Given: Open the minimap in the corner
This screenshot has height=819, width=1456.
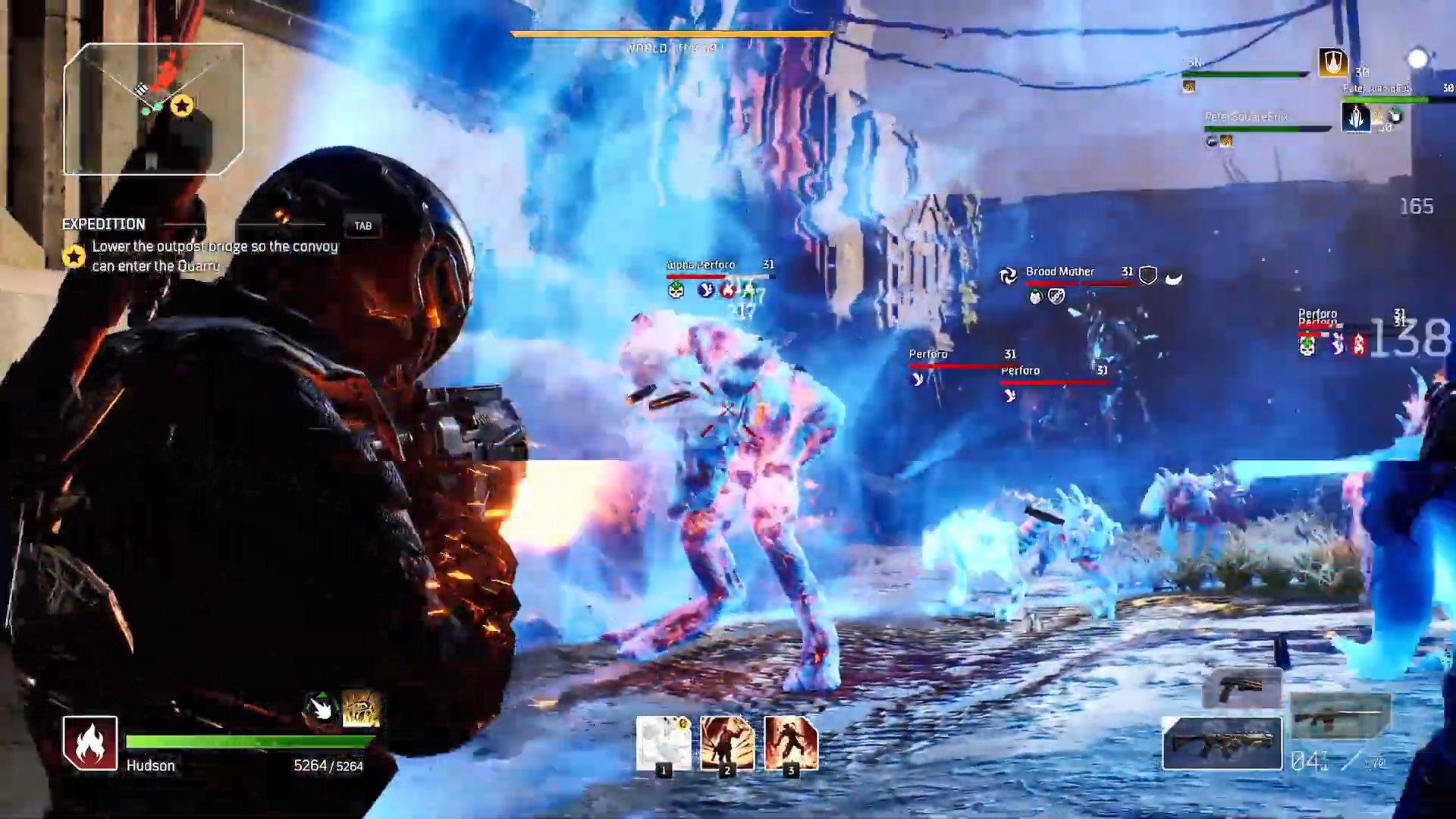Looking at the screenshot, I should pos(154,109).
